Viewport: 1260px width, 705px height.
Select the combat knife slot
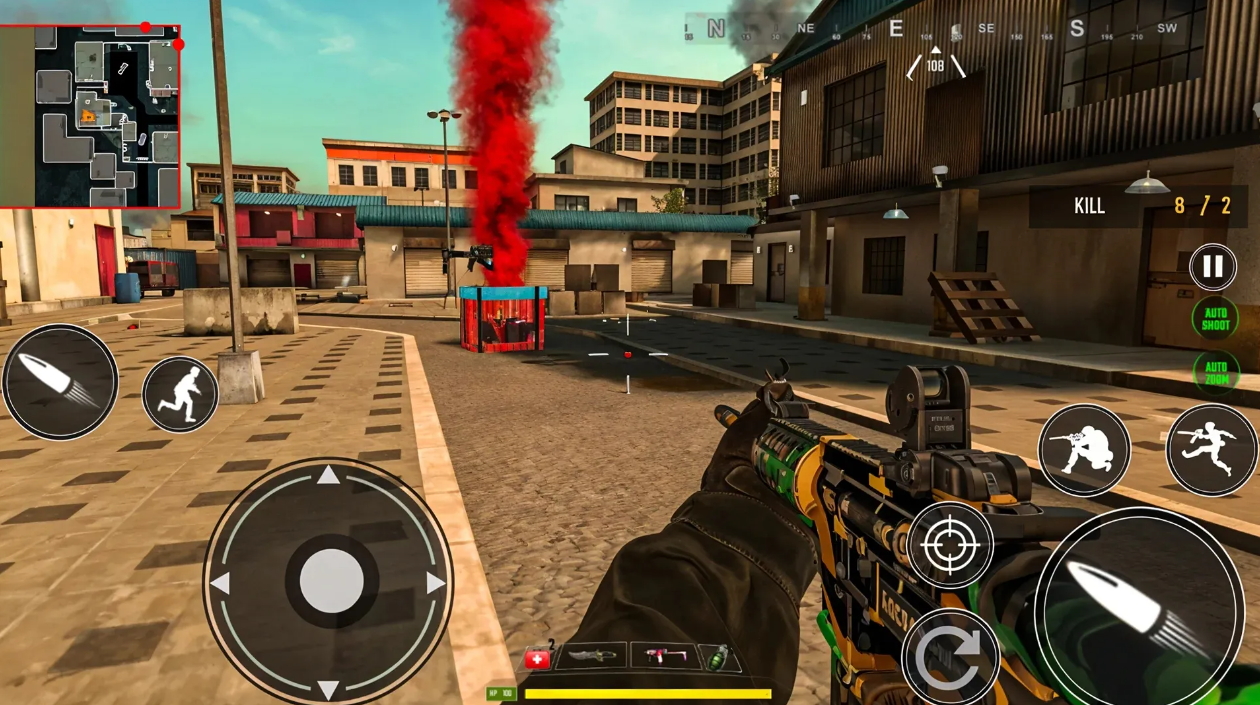pos(593,657)
